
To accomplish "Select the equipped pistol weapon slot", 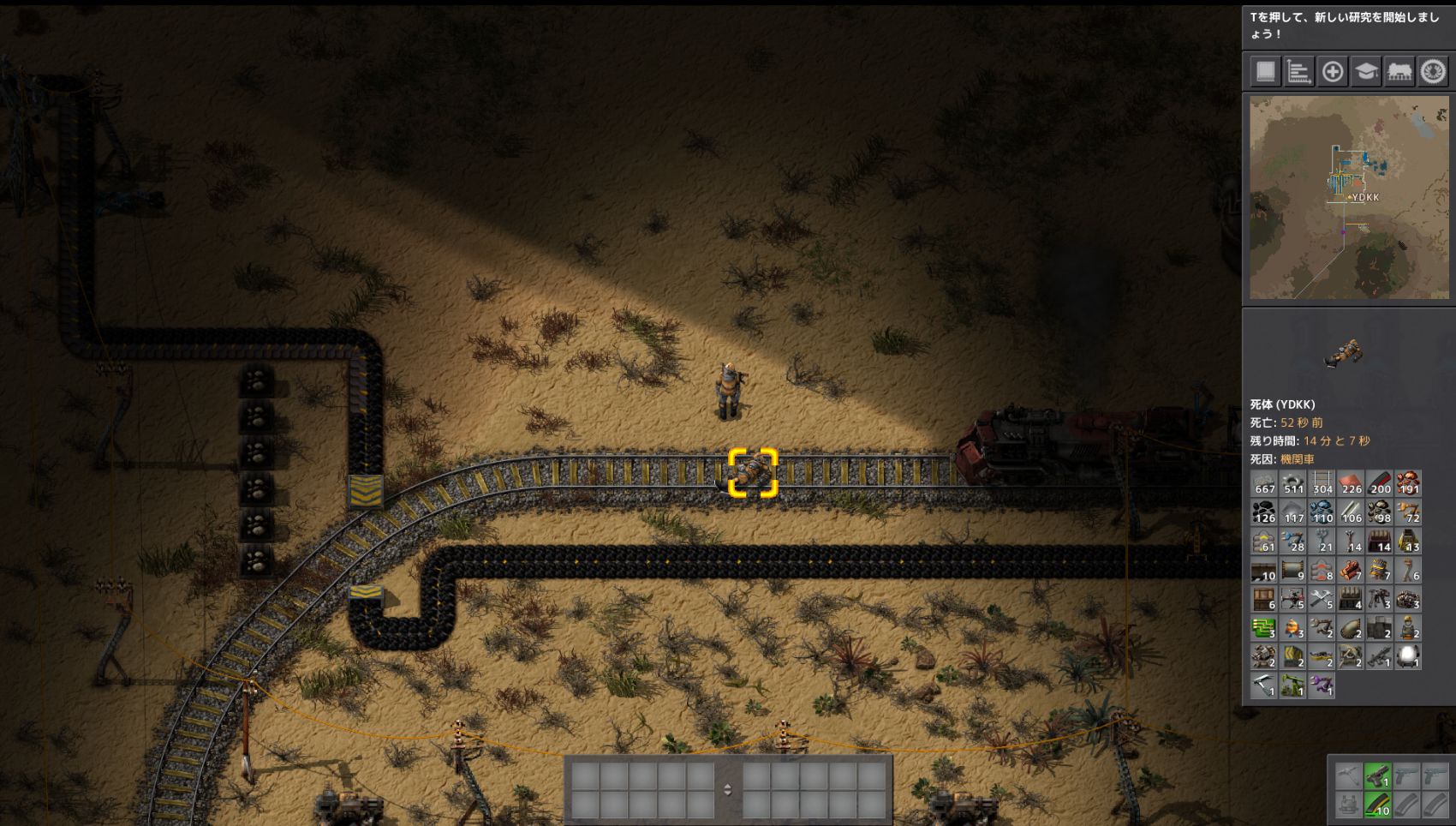I will (x=1377, y=775).
